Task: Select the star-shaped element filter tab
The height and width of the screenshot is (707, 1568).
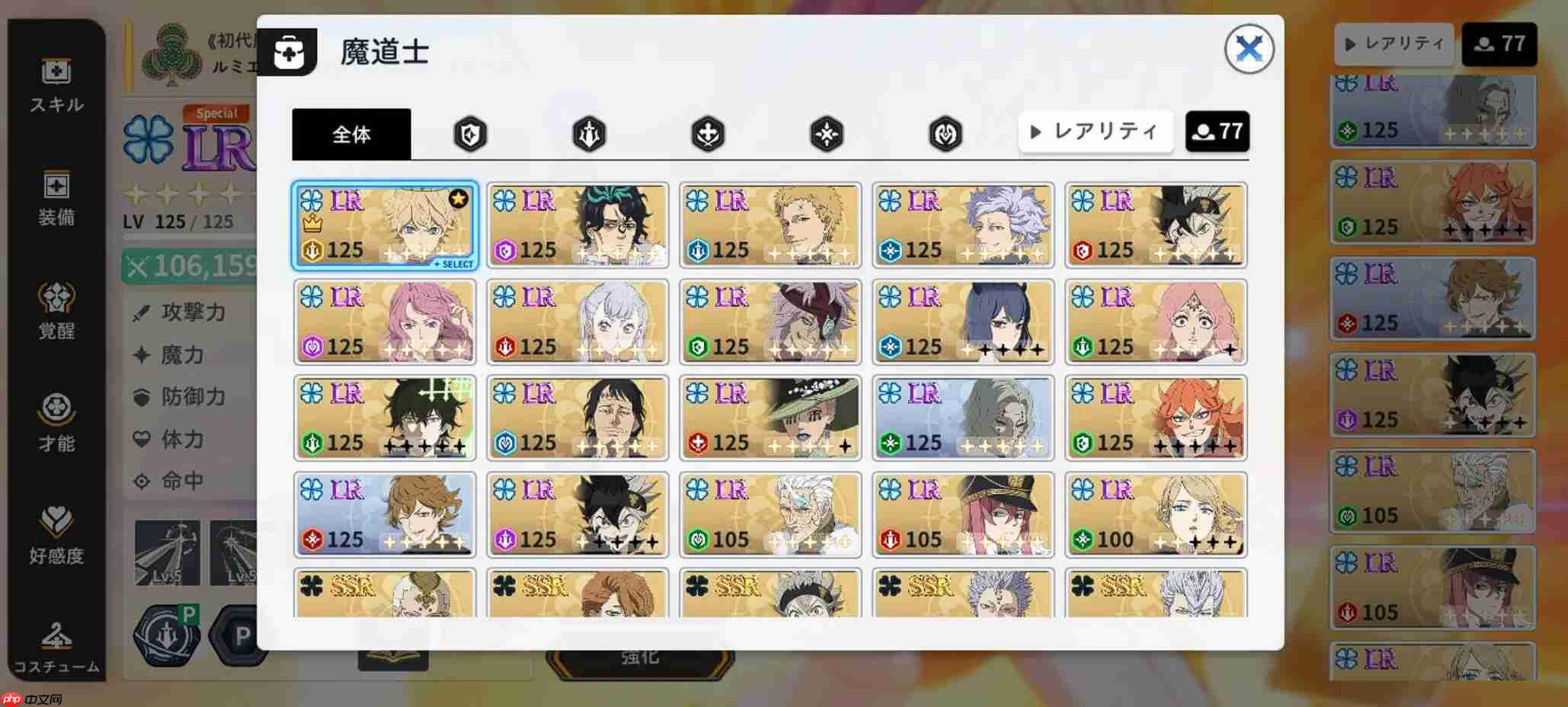Action: (x=825, y=132)
